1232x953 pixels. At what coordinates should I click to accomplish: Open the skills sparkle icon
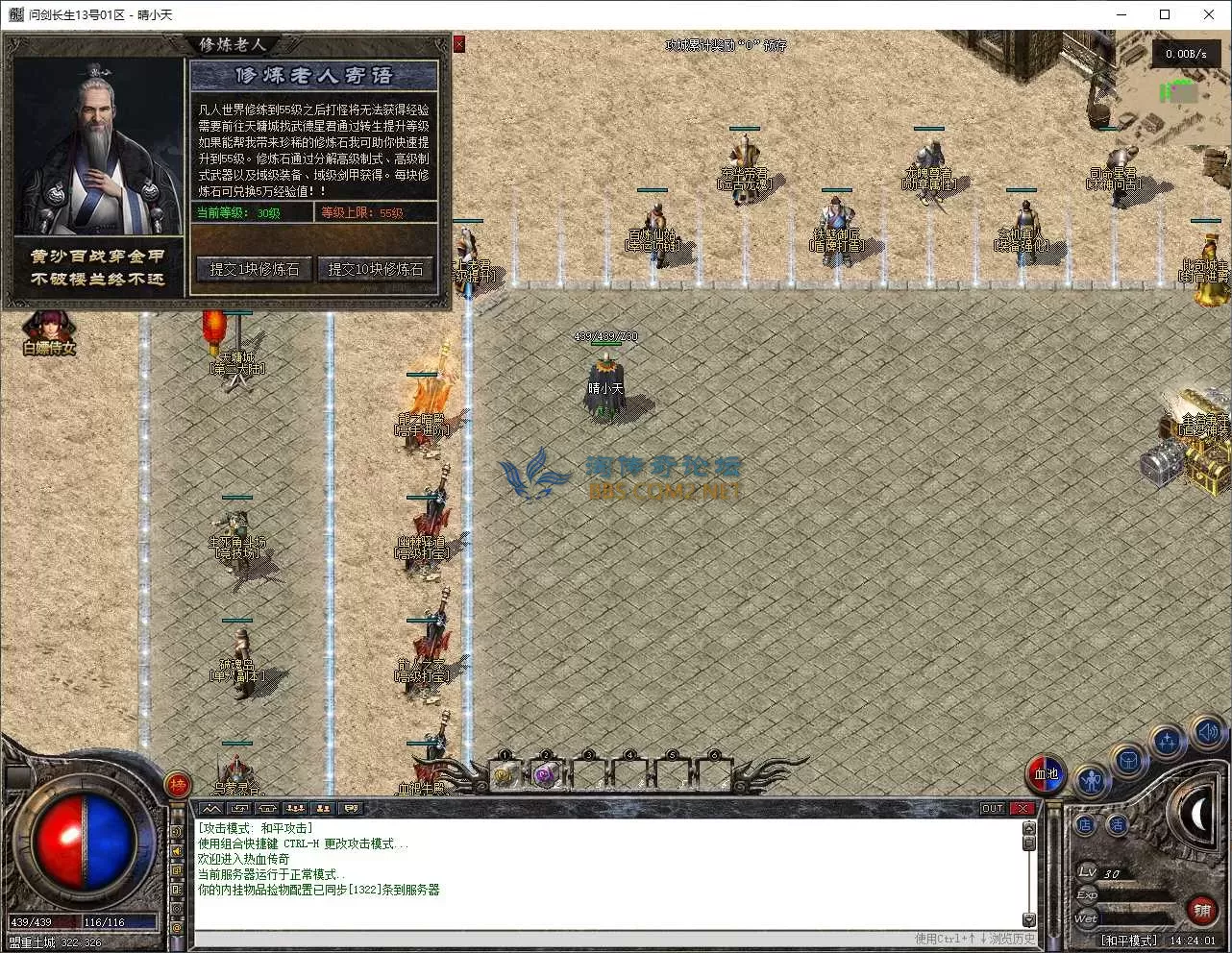click(x=1167, y=742)
